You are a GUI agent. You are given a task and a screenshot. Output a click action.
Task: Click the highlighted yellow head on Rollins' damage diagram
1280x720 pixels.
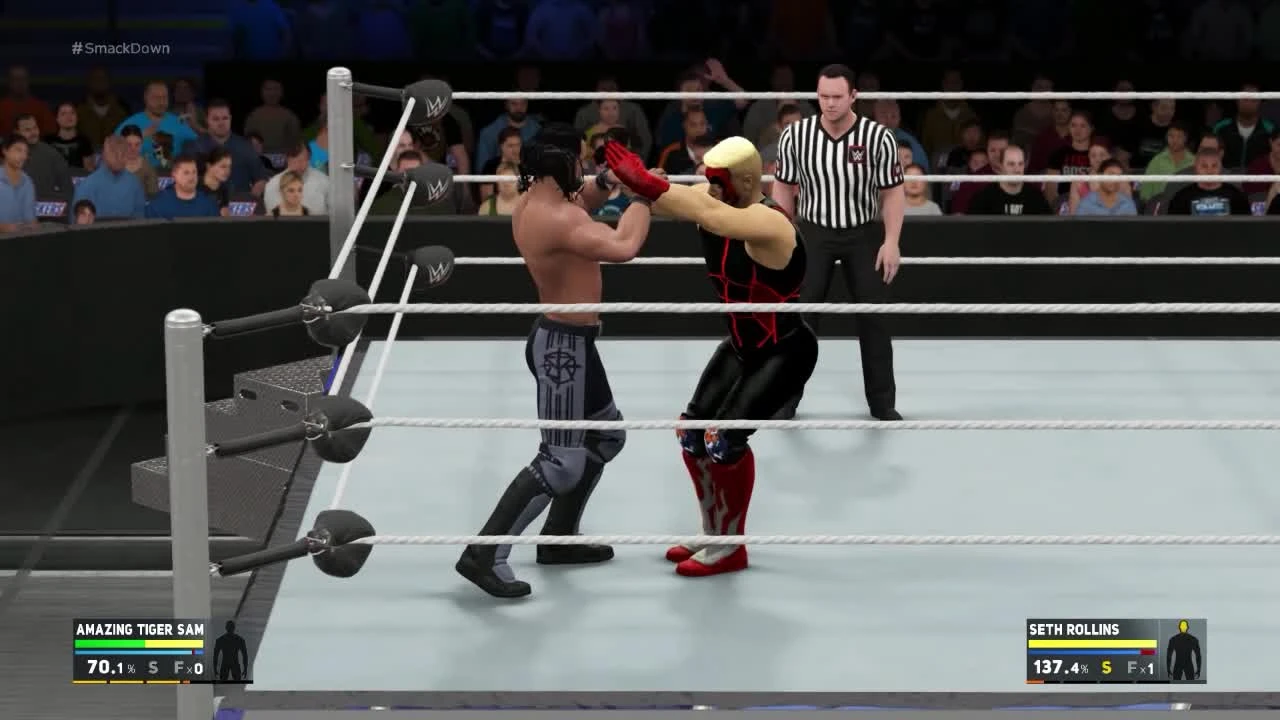click(1183, 627)
